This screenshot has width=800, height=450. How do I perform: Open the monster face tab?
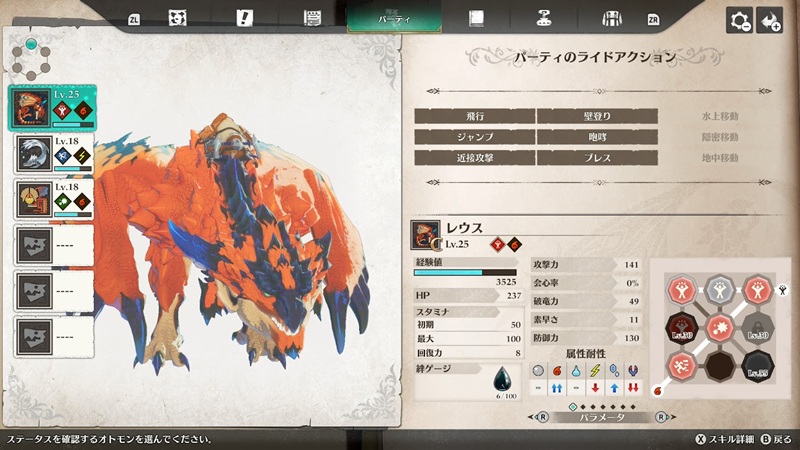coord(180,18)
